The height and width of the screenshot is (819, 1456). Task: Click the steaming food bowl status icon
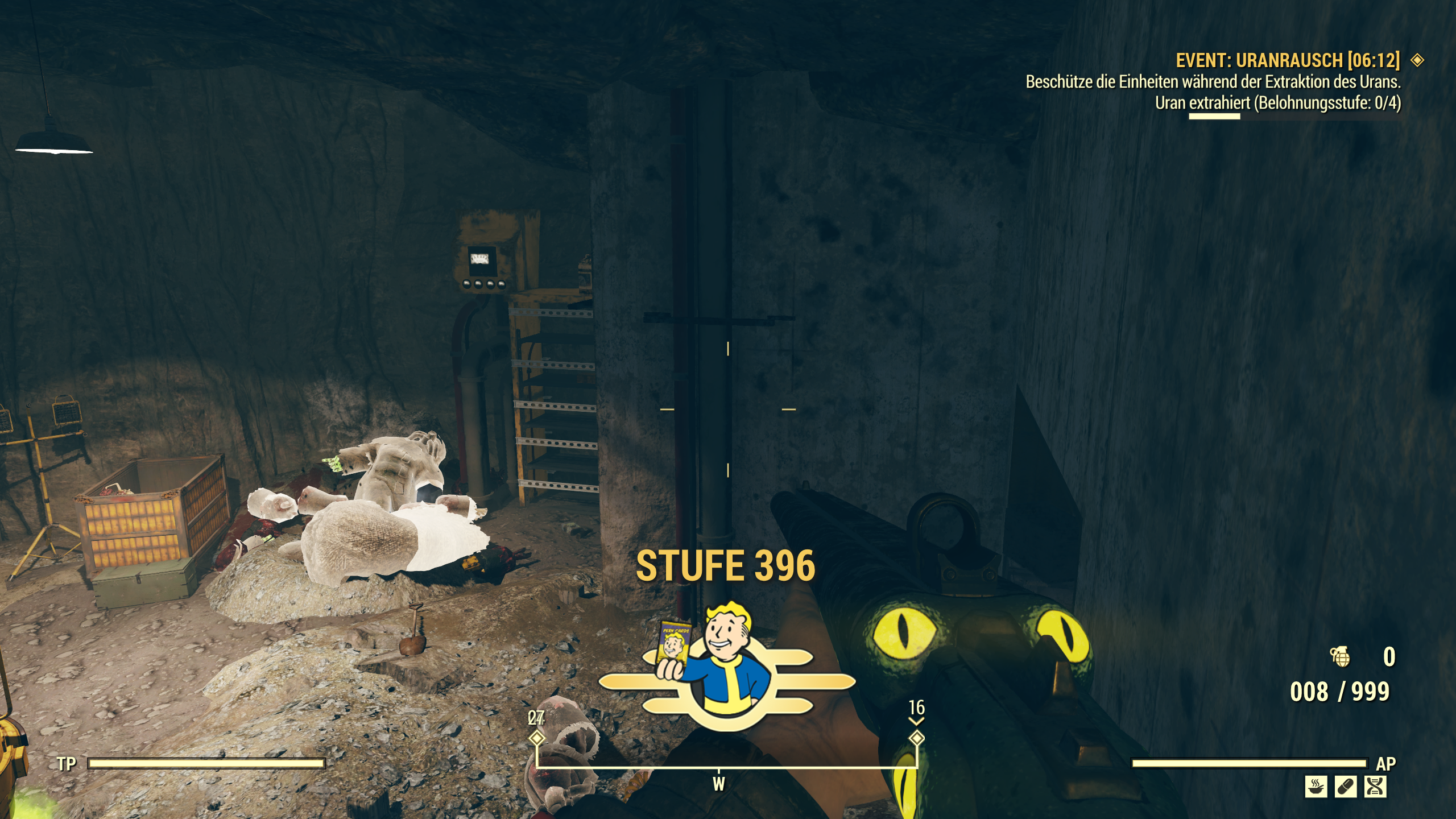pyautogui.click(x=1316, y=787)
